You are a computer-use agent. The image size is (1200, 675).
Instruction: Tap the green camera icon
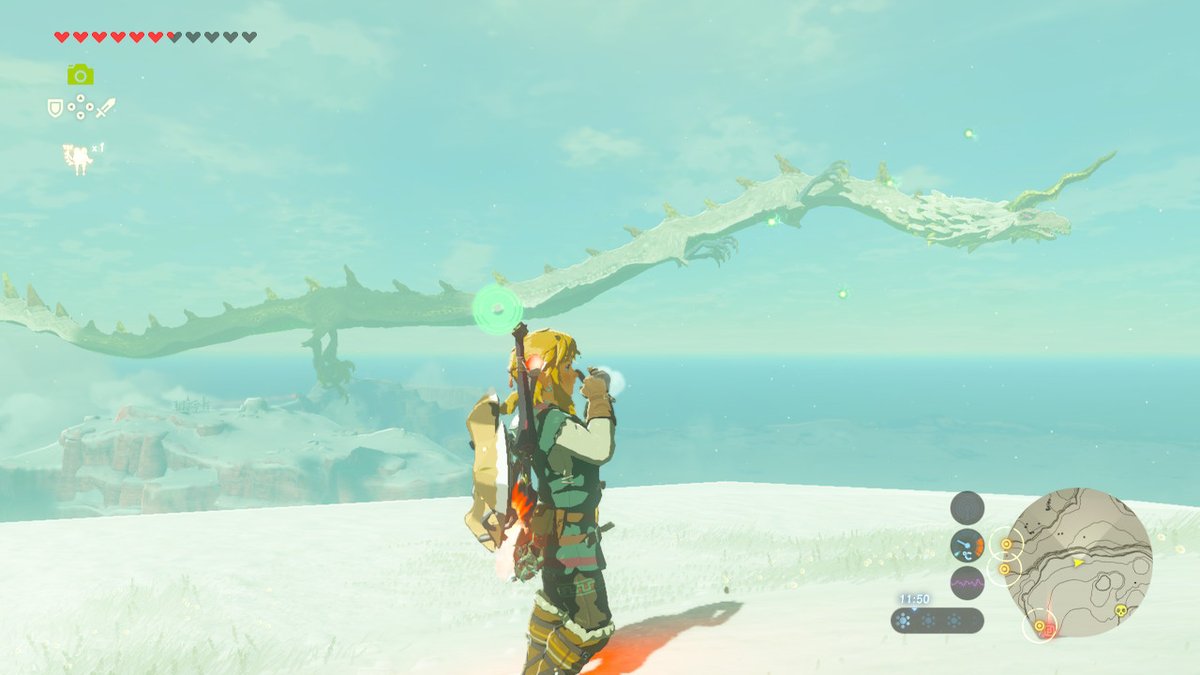click(x=80, y=74)
